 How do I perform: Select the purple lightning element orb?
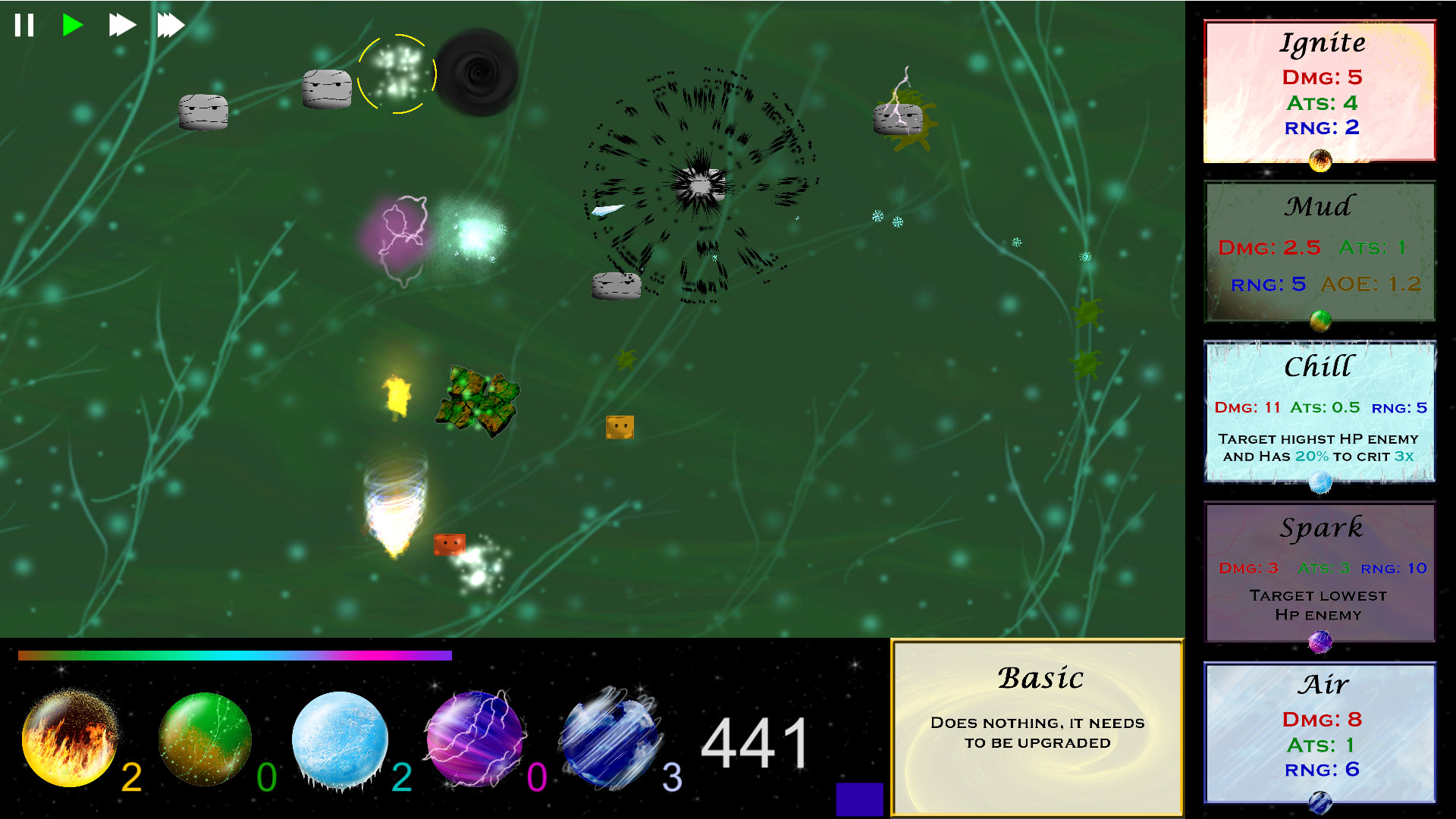pyautogui.click(x=474, y=739)
